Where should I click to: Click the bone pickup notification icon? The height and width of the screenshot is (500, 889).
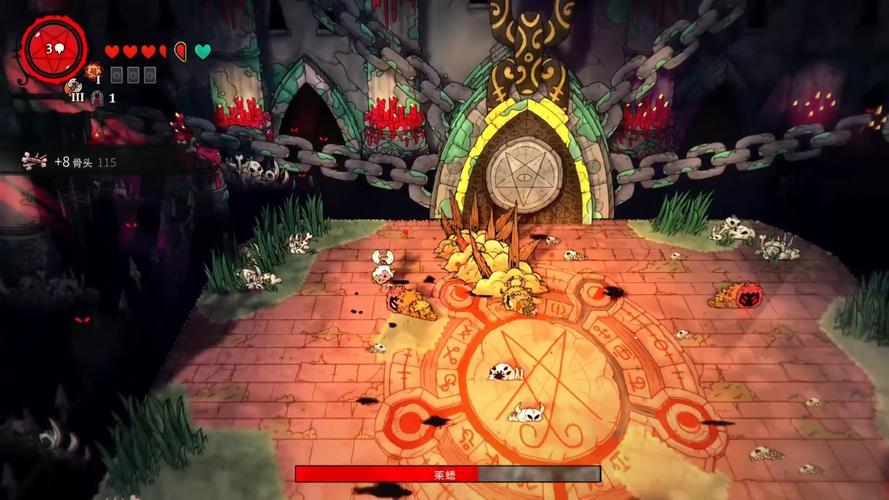(35, 160)
